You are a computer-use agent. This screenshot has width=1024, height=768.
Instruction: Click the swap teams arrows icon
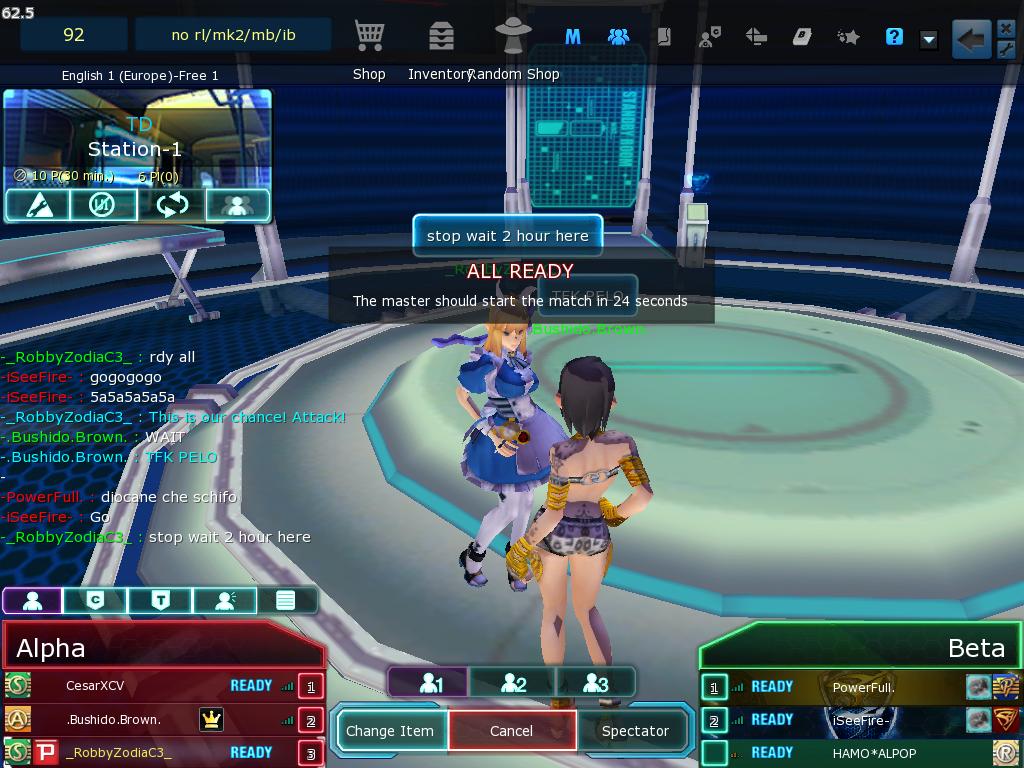tap(172, 205)
